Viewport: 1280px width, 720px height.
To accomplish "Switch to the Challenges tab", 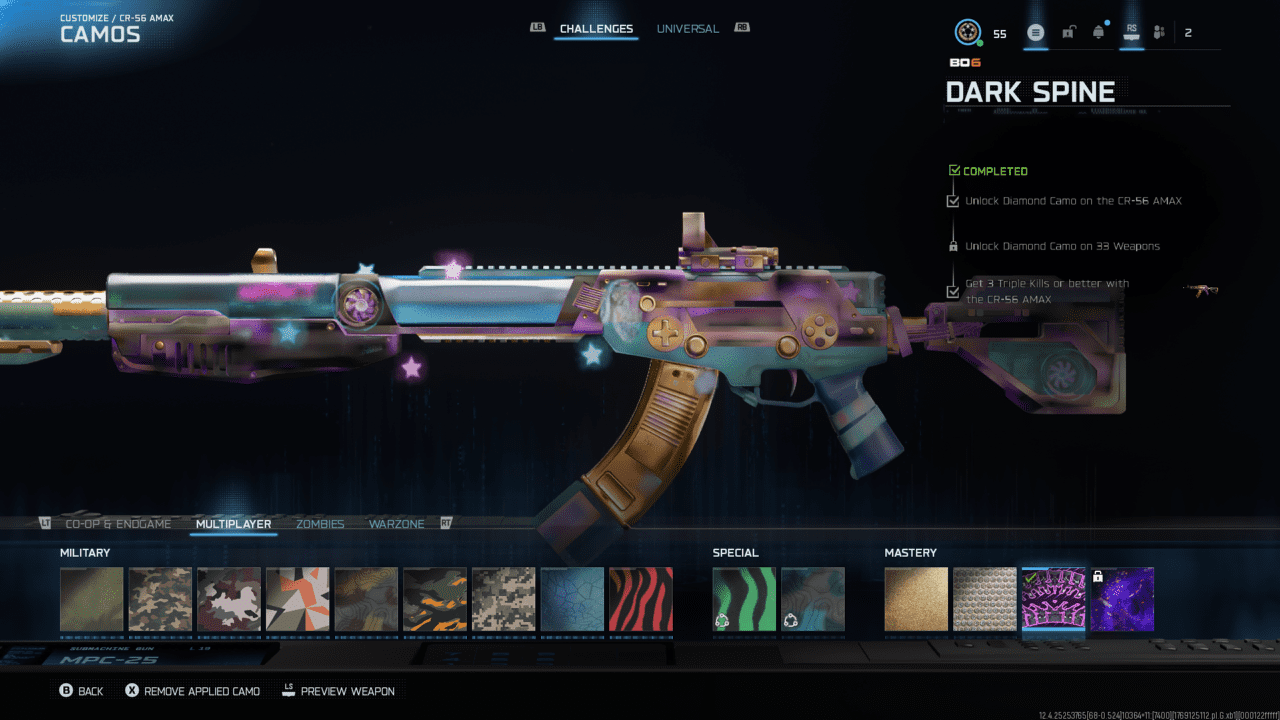I will [596, 29].
